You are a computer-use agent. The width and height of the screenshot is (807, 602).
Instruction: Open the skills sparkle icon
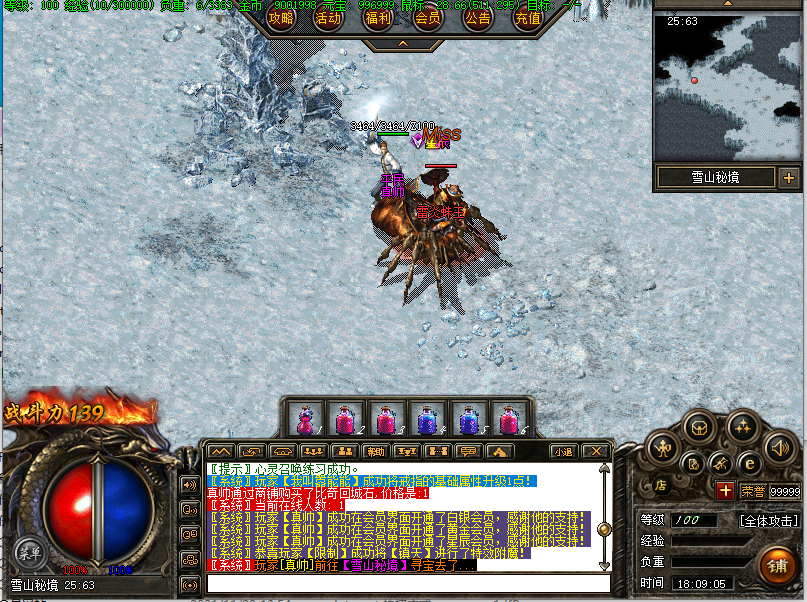pos(741,427)
